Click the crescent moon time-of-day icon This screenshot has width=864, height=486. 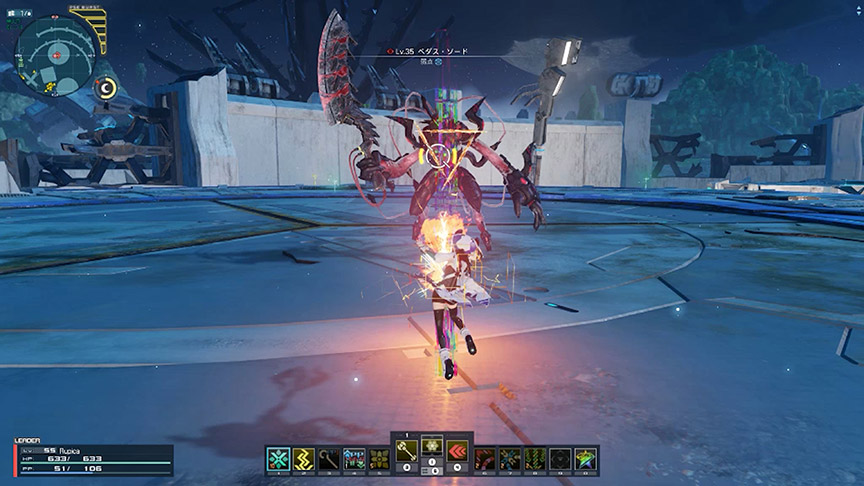(107, 89)
